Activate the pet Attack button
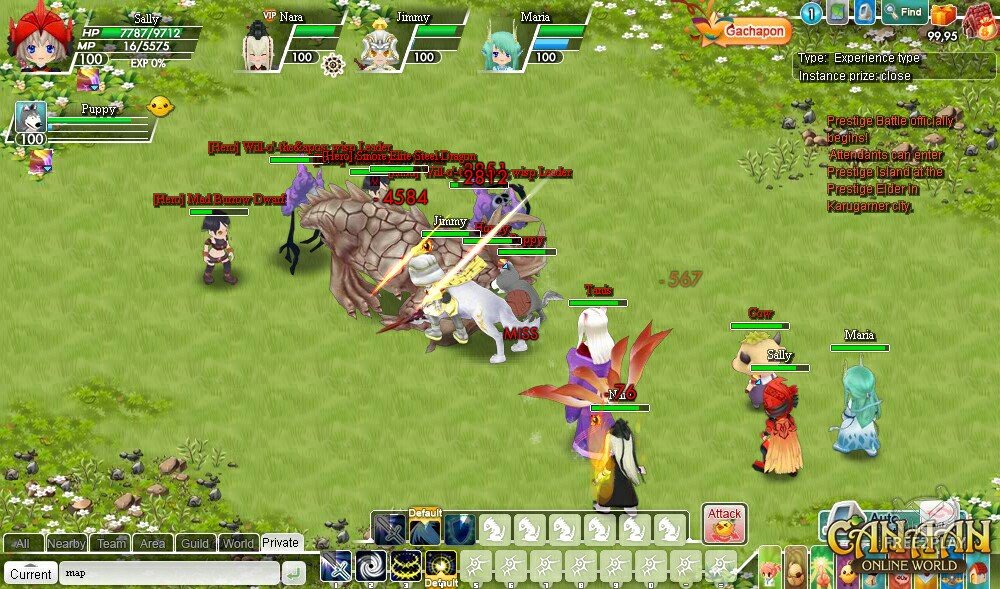The image size is (1000, 589). tap(724, 522)
